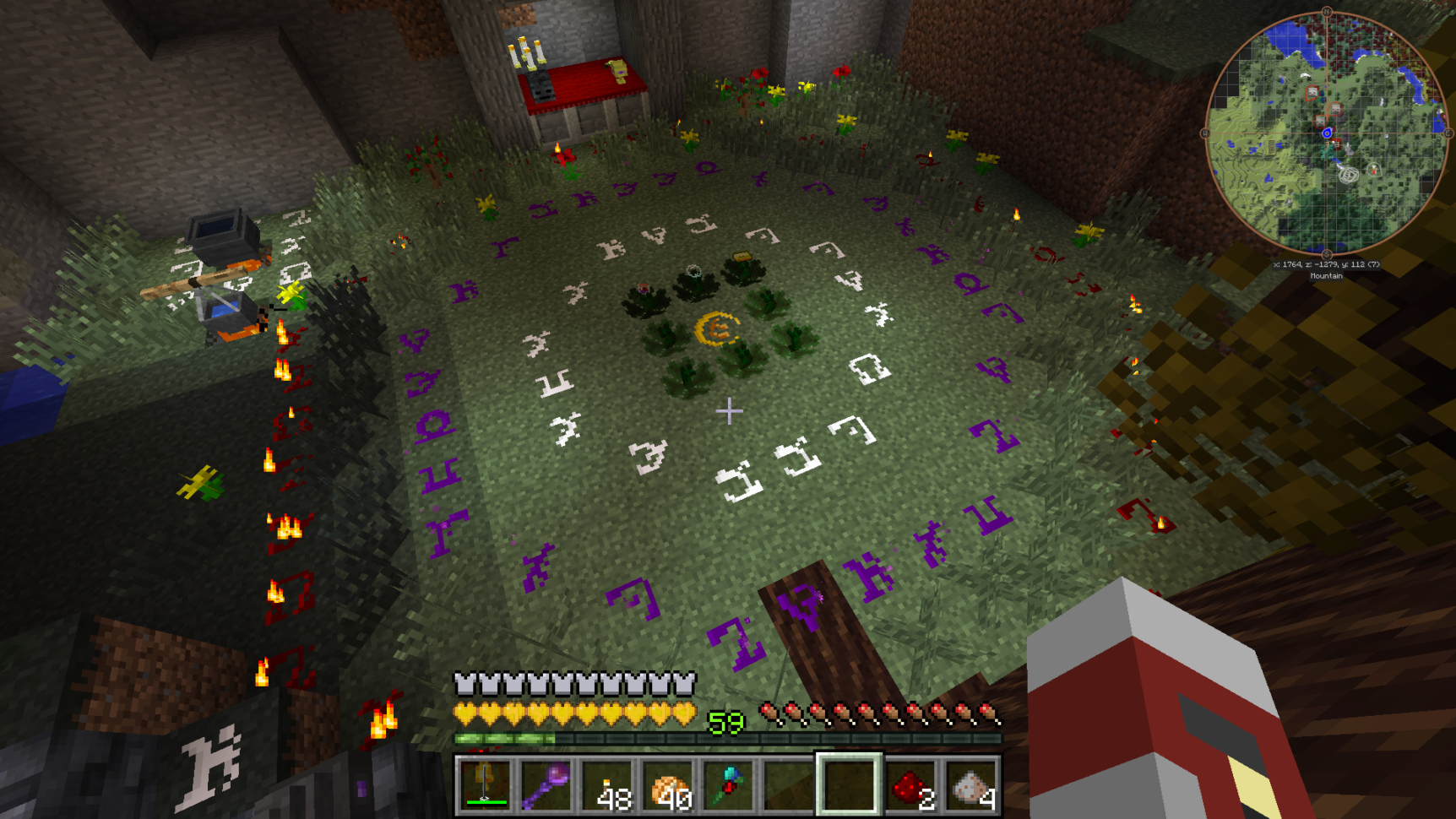Click the Mountain biome label under the coordinates
Screen dimensions: 1456x819
tap(1327, 277)
